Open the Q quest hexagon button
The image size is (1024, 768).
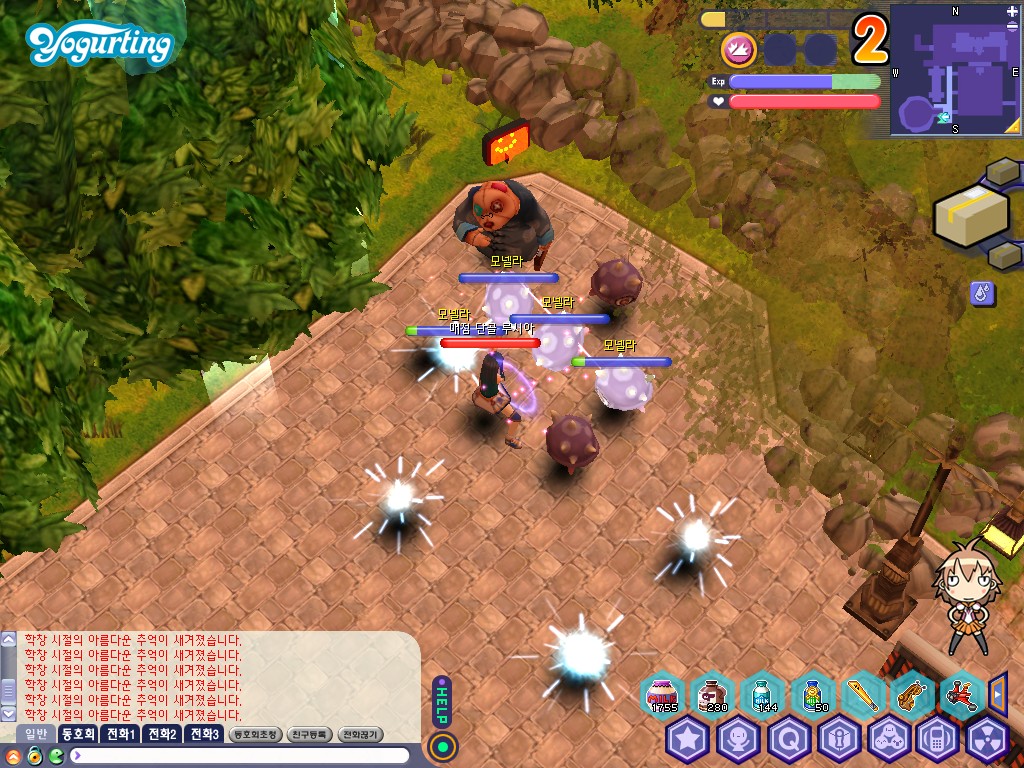pos(788,739)
